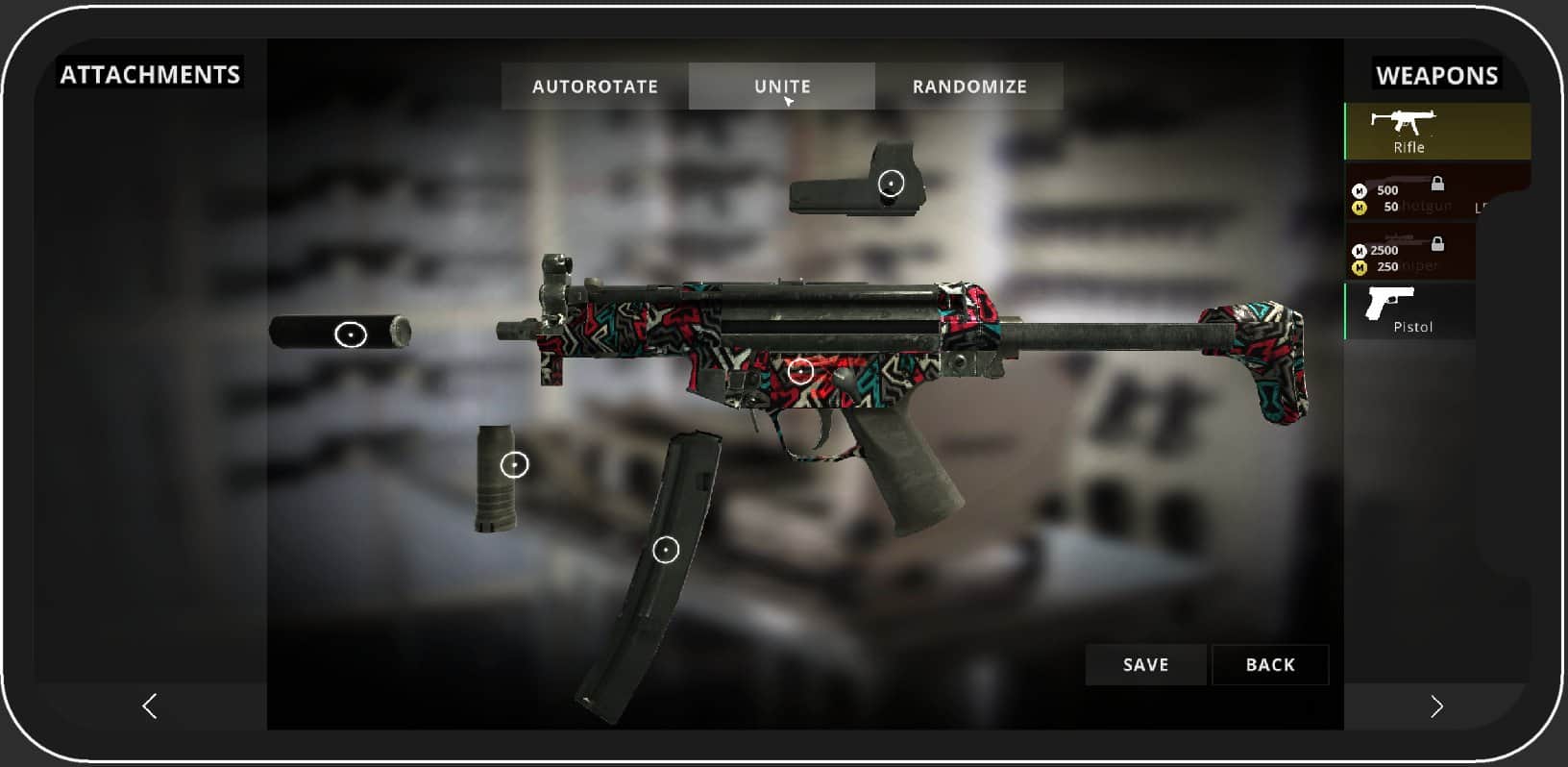
Task: Select the locked Sniper costing 2500
Action: (x=1409, y=253)
